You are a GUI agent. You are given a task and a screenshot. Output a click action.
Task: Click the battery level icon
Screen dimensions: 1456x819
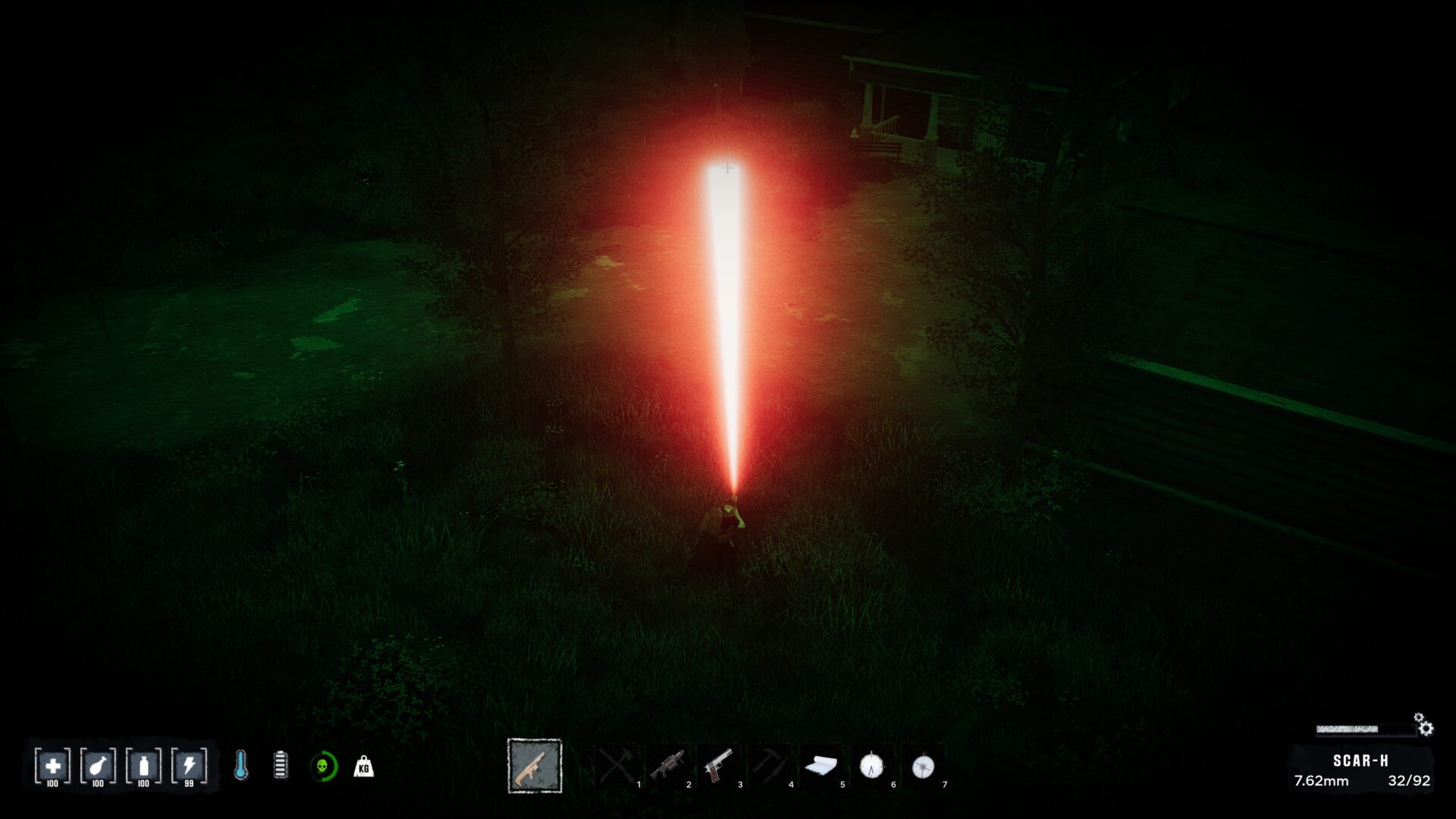click(281, 766)
